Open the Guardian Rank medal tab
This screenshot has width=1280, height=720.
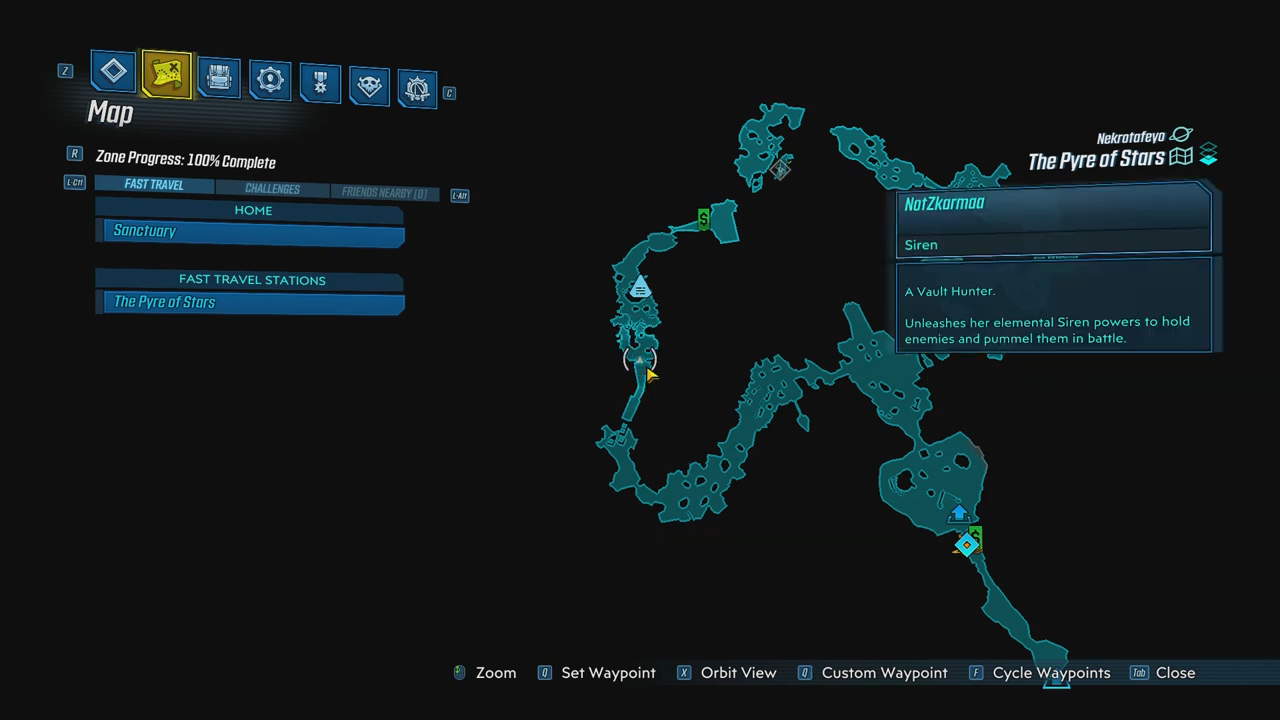click(x=320, y=84)
